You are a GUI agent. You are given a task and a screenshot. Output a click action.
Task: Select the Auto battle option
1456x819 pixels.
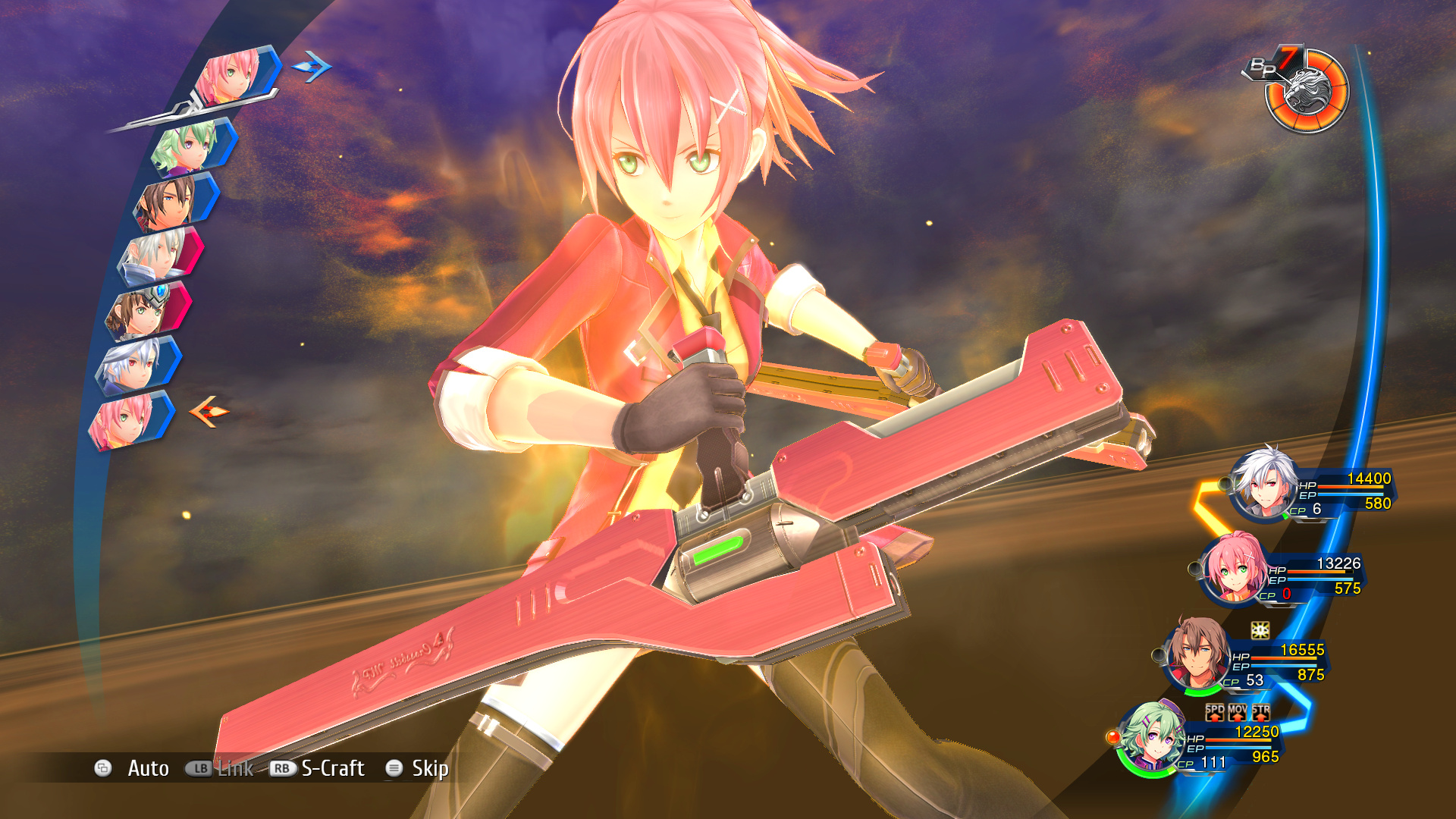pos(148,768)
